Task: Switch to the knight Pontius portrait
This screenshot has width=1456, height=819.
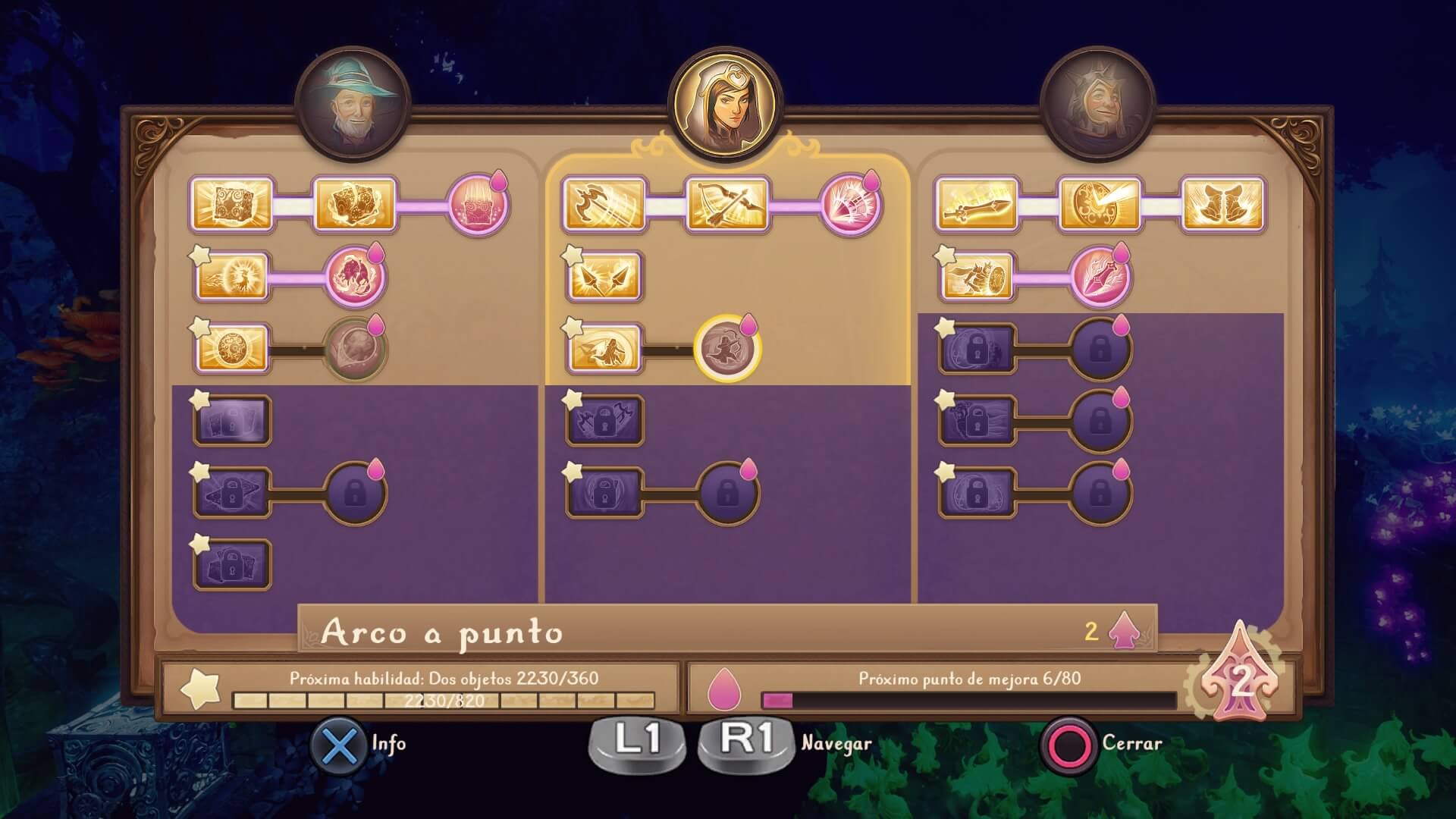Action: (x=1097, y=106)
